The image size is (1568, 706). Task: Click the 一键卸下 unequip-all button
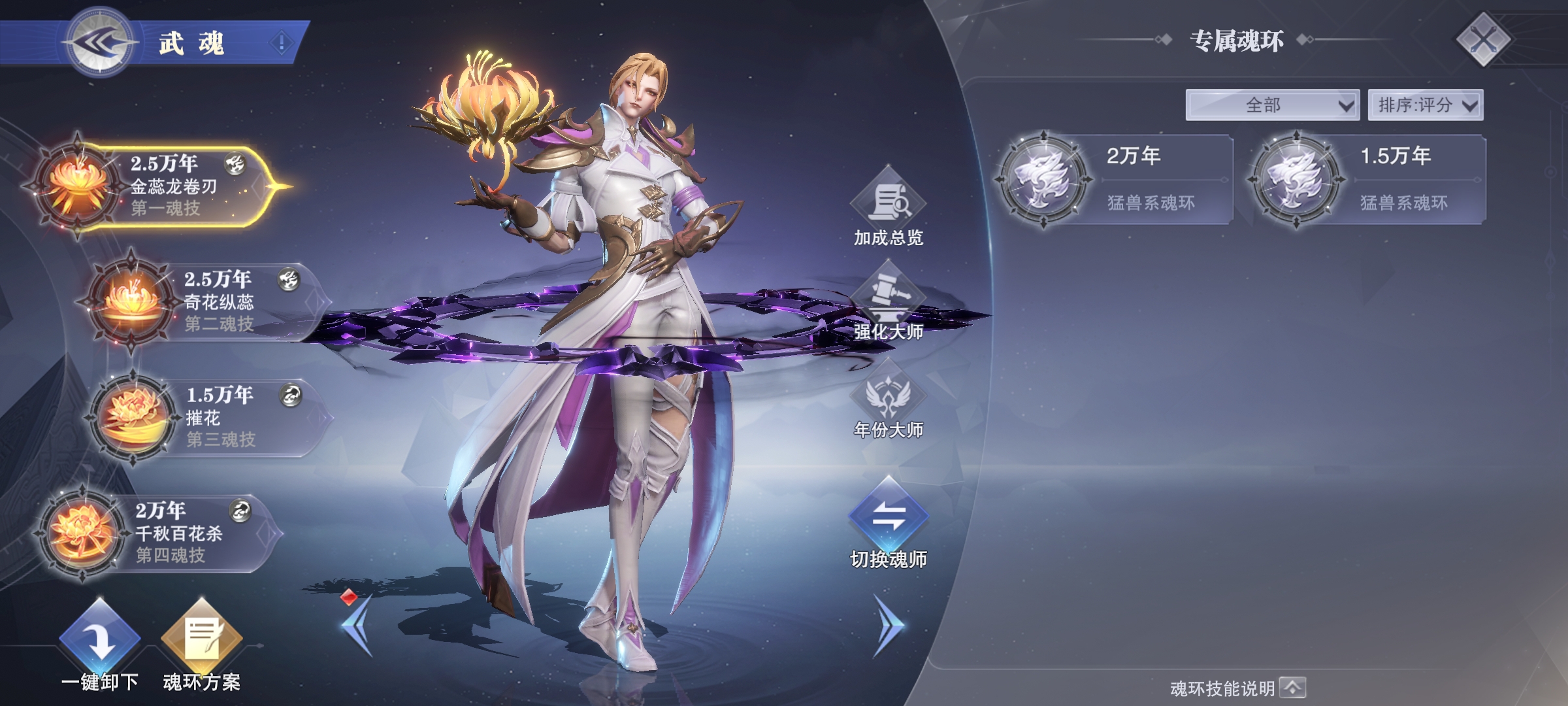pyautogui.click(x=100, y=645)
